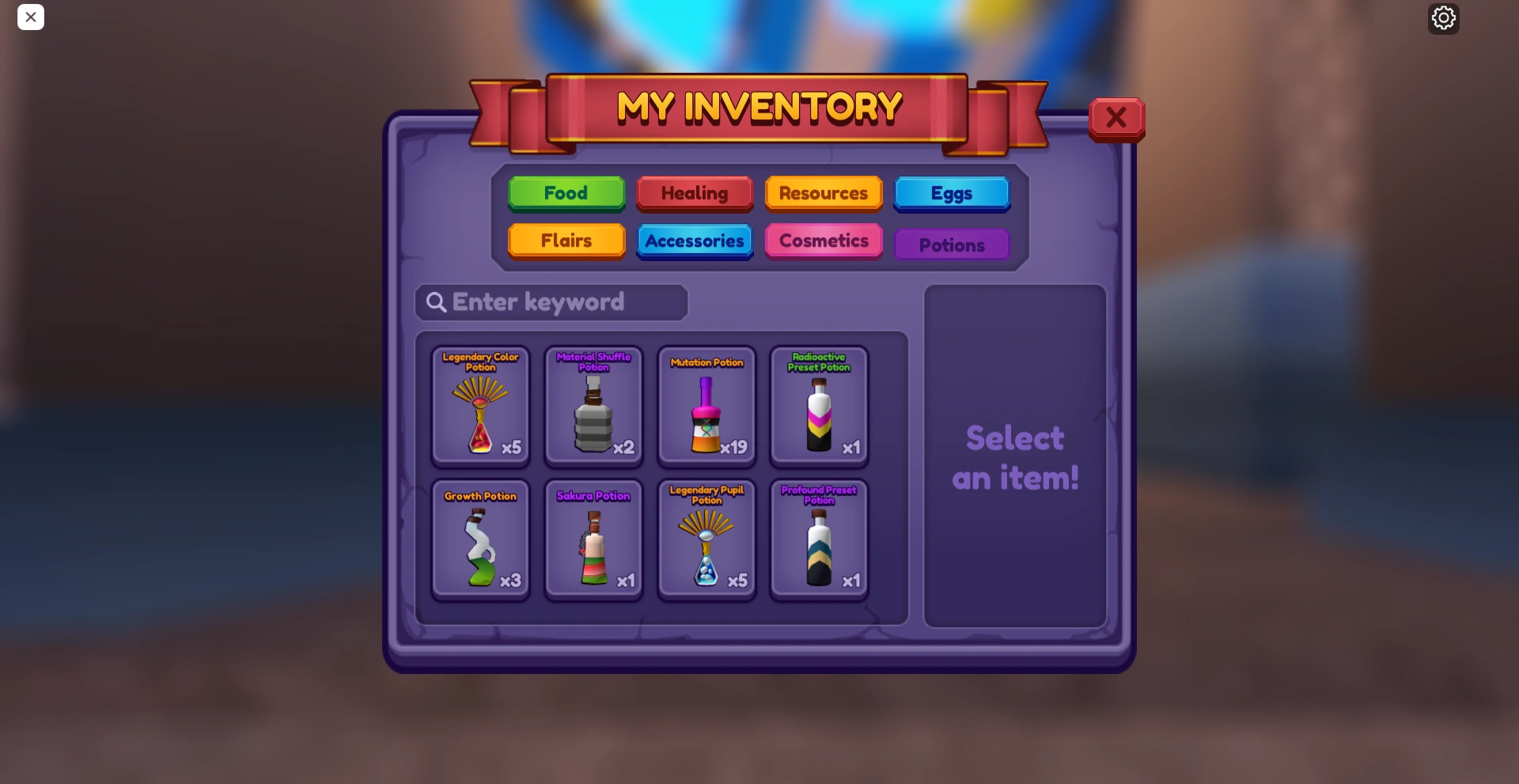Click the magnifier search icon
1519x784 pixels.
pos(436,302)
